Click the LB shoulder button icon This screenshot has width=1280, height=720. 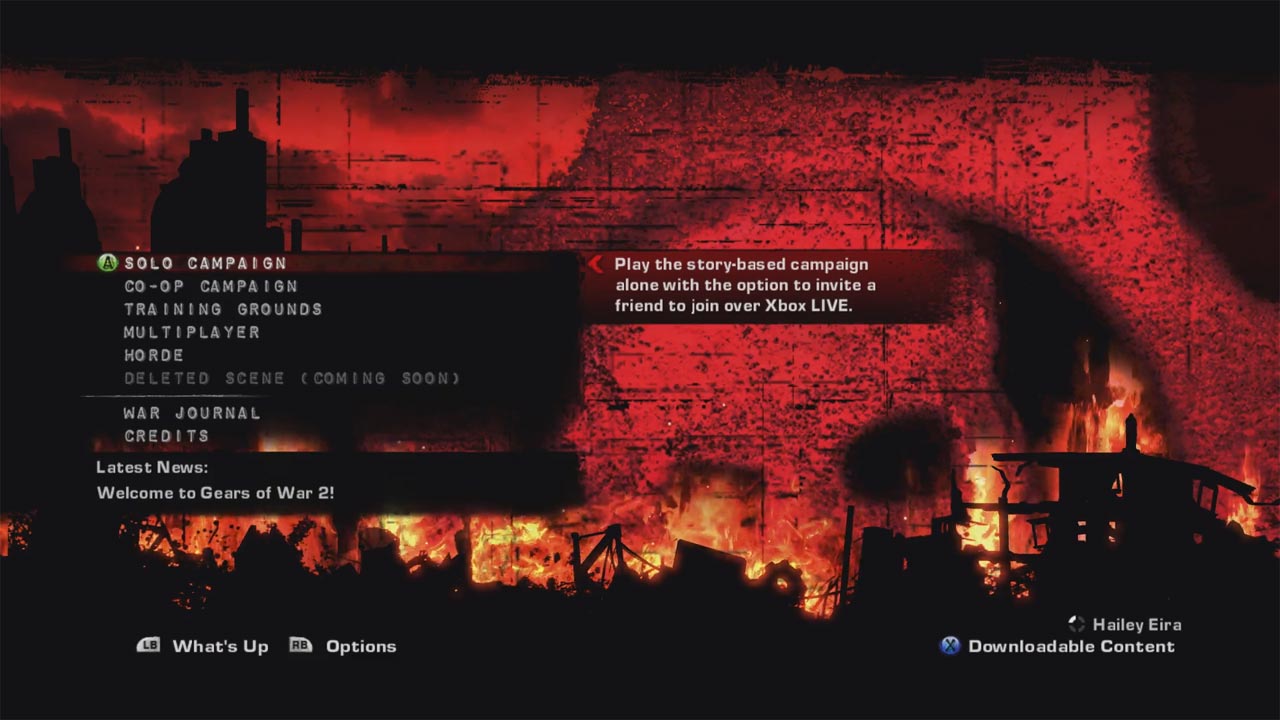click(x=148, y=646)
